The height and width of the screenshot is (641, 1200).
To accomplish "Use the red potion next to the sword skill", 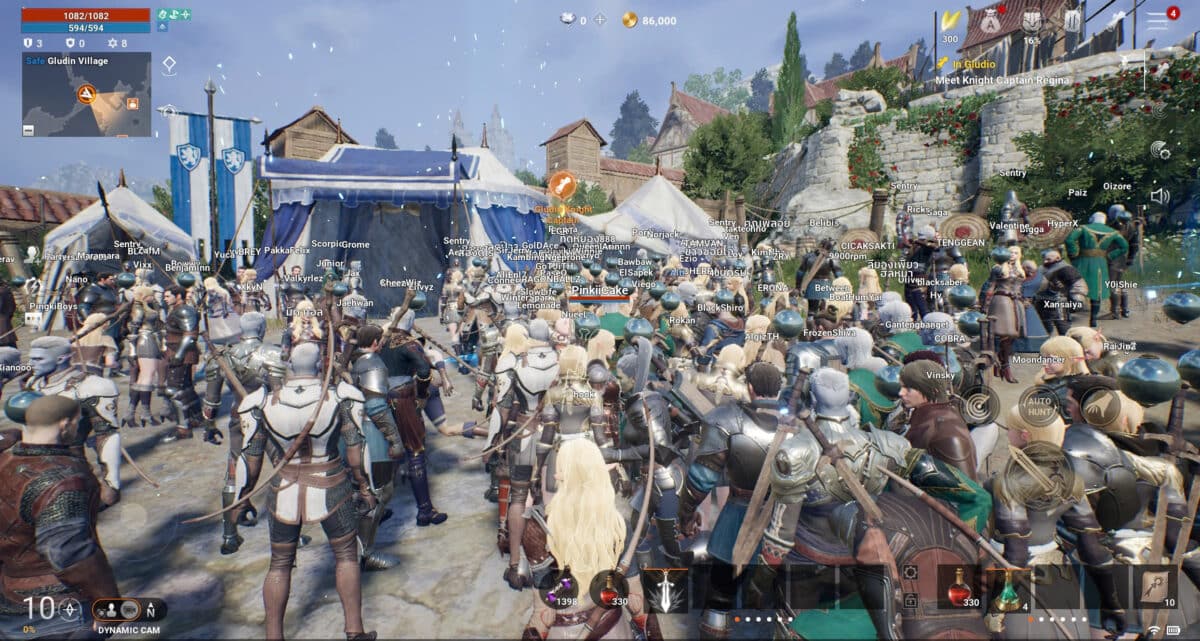I will tap(608, 588).
